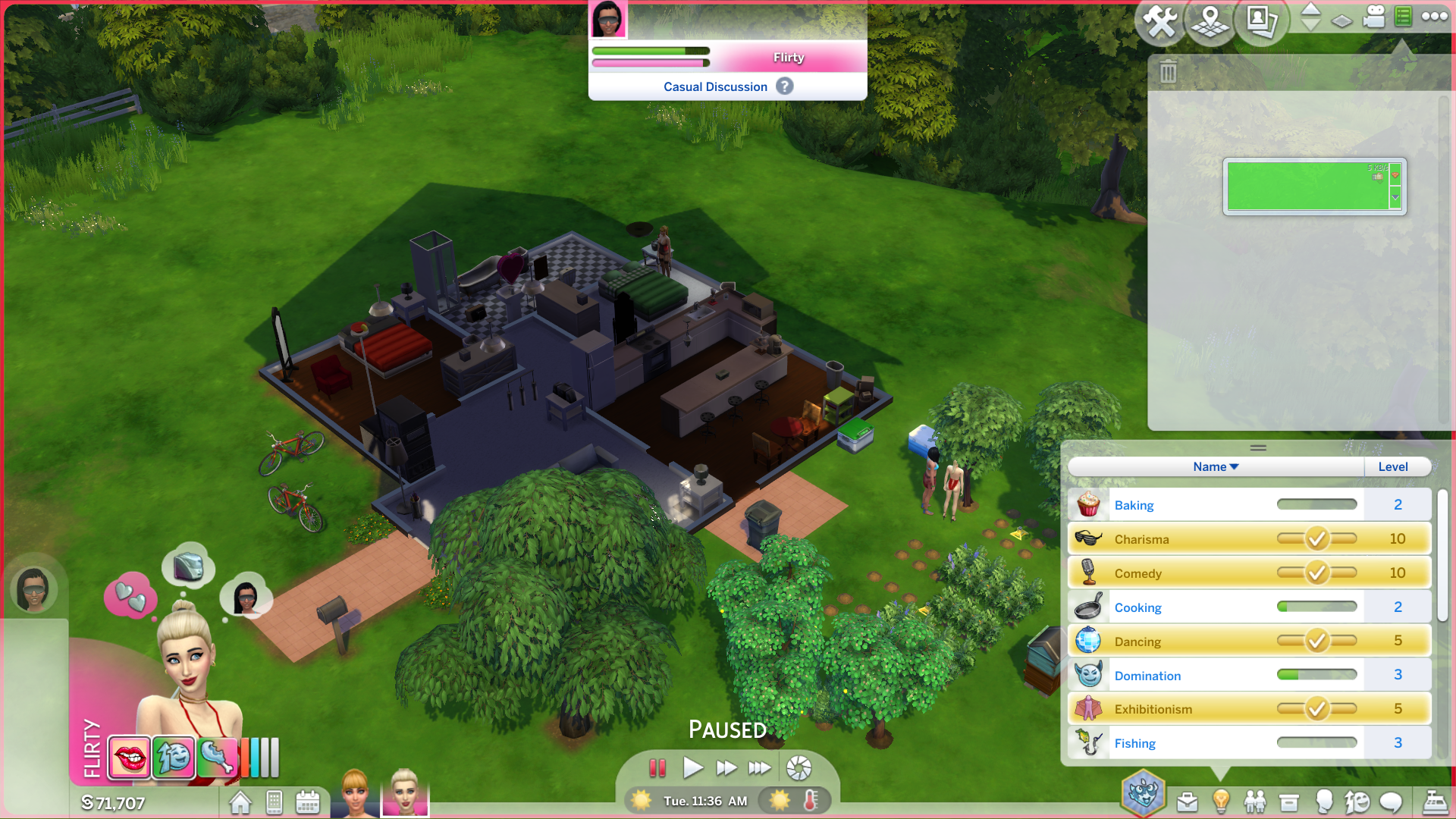Toggle the wall cutaway diamond icon
The image size is (1456, 819).
(x=1341, y=19)
